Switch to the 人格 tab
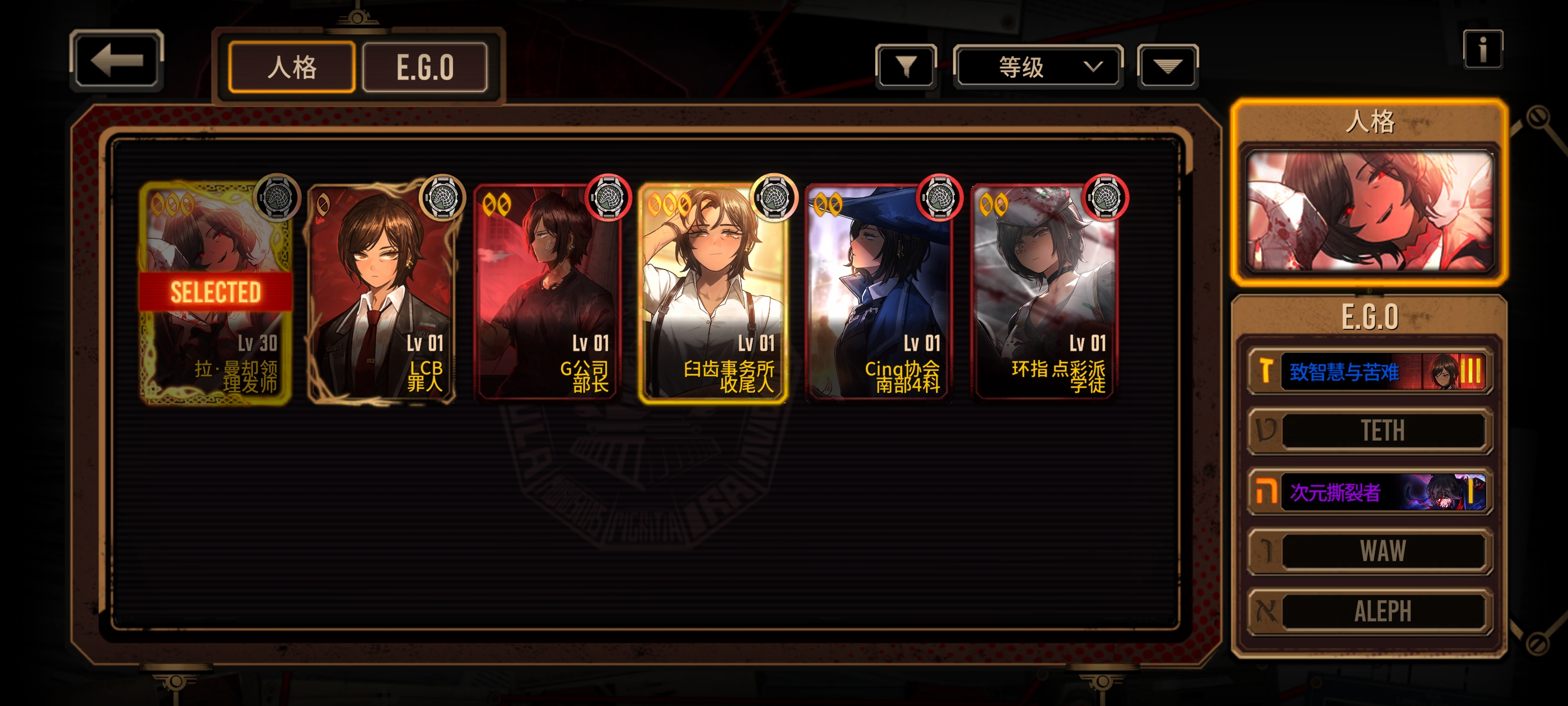This screenshot has width=1568, height=706. click(292, 67)
